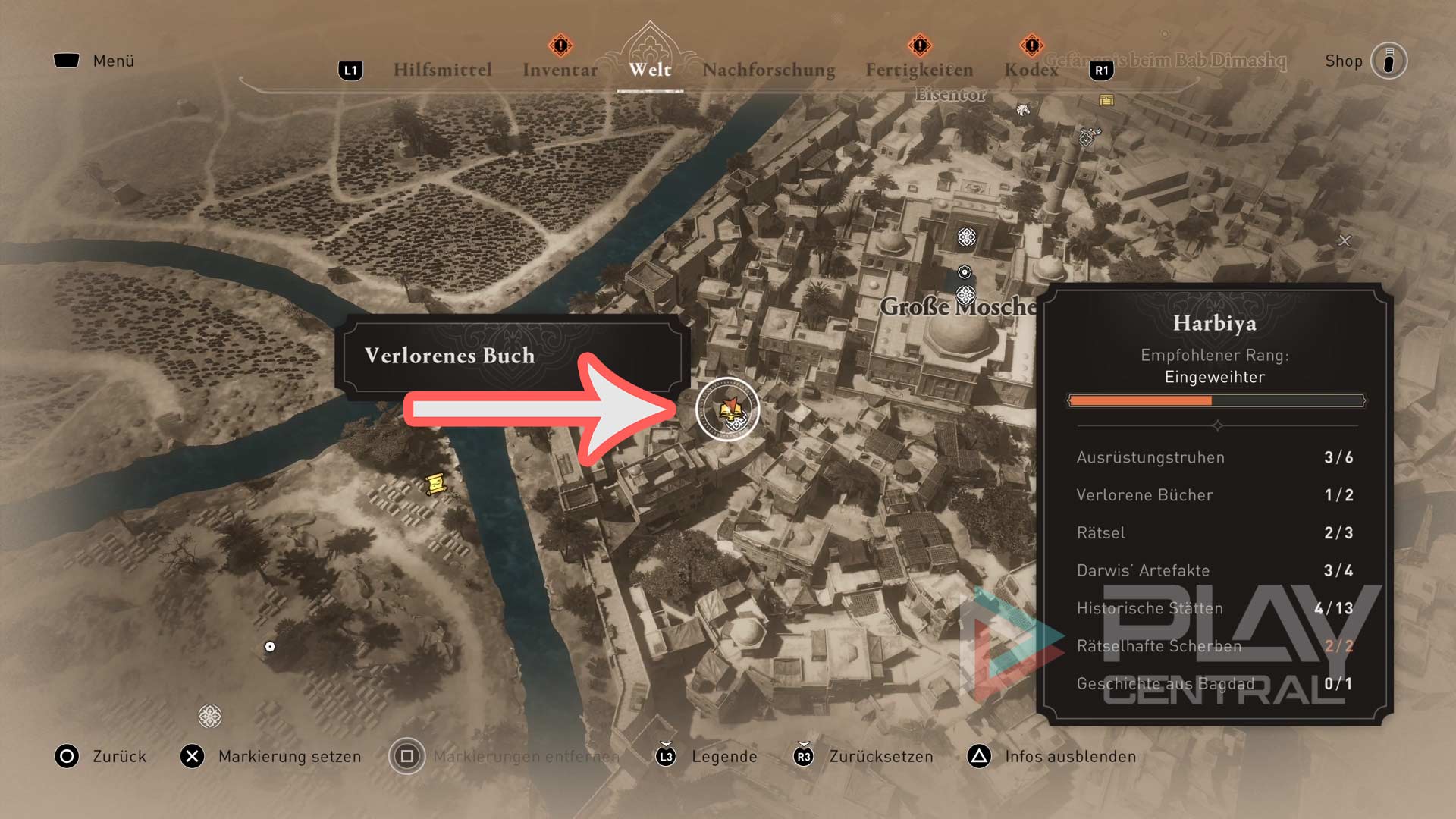Go to the Nachforschung tab

[768, 70]
